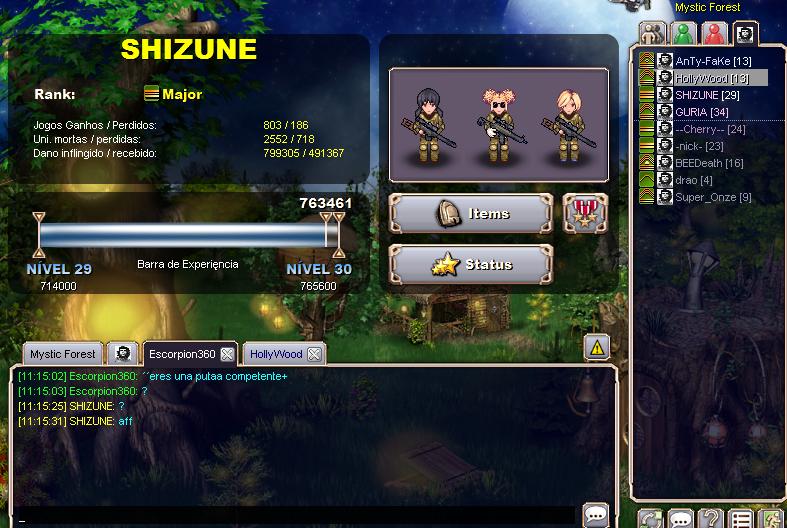Open the Items menu
Screen dimensions: 787x528
click(x=470, y=213)
